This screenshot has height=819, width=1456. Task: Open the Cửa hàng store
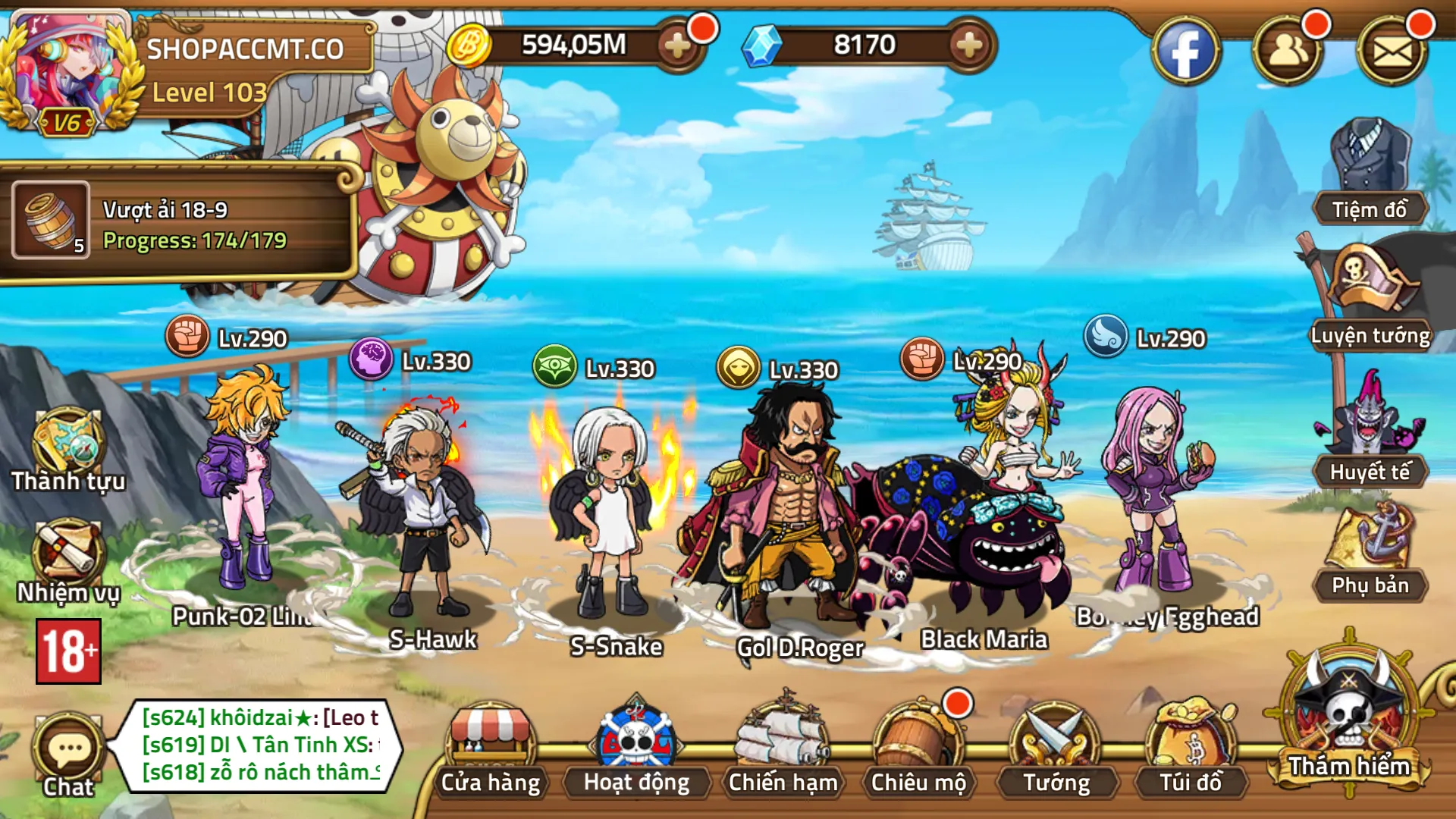[491, 751]
